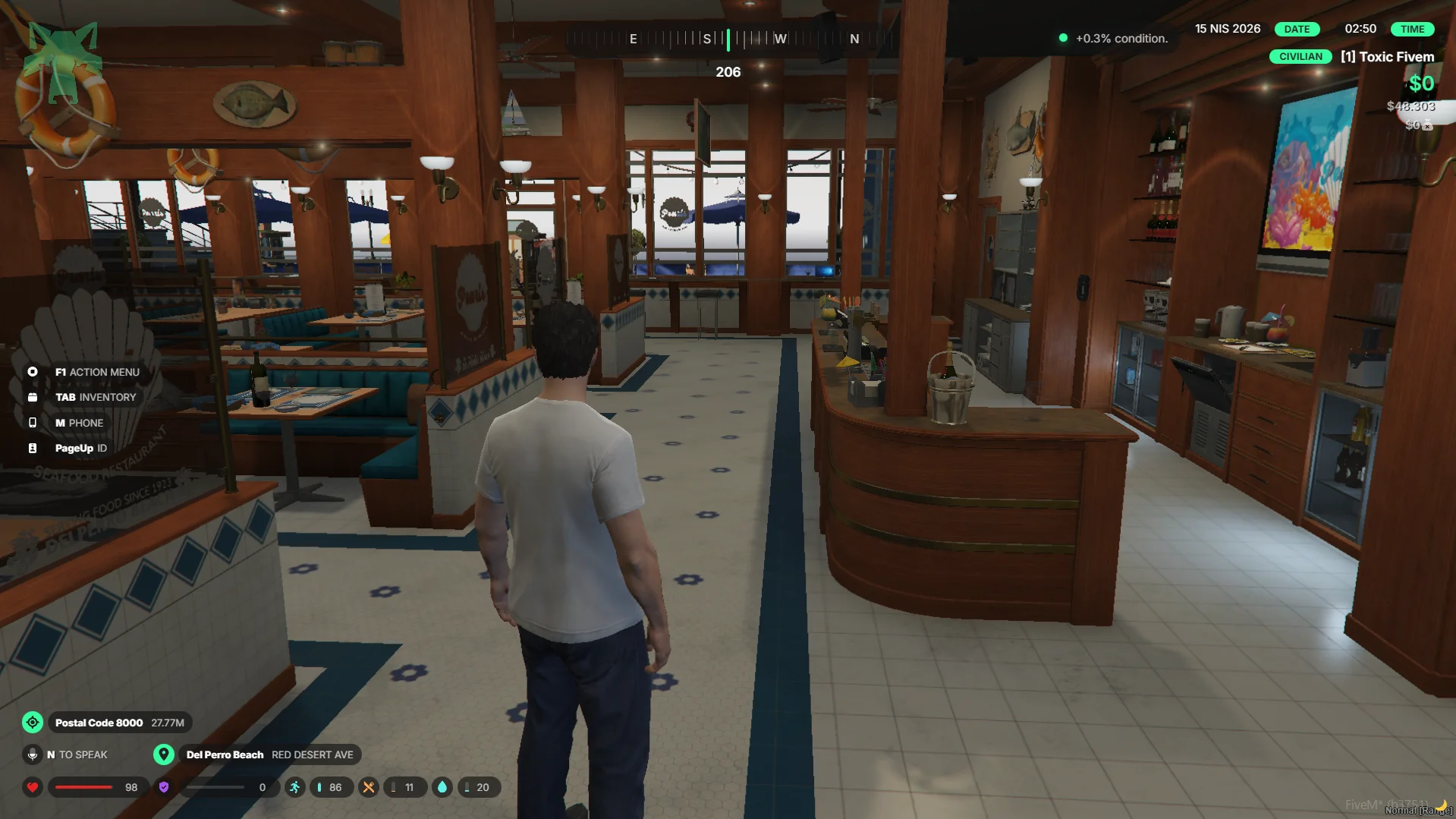
Task: Click the green CIVILIAN job badge
Action: pos(1300,57)
